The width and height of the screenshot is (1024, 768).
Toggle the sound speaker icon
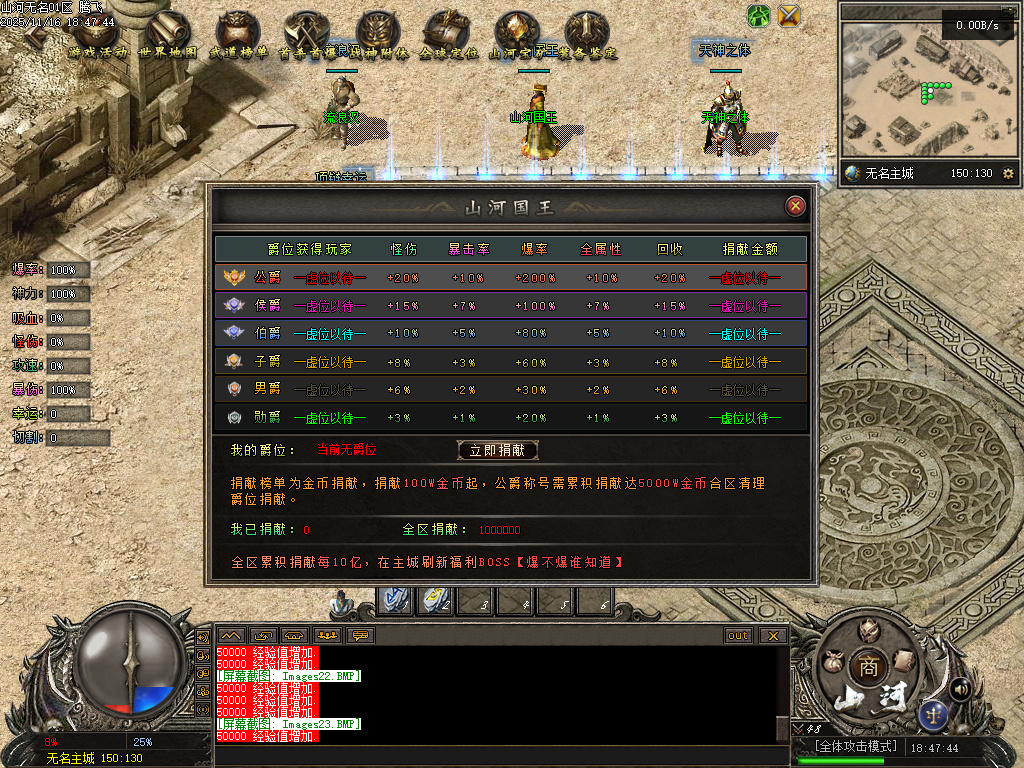point(961,688)
